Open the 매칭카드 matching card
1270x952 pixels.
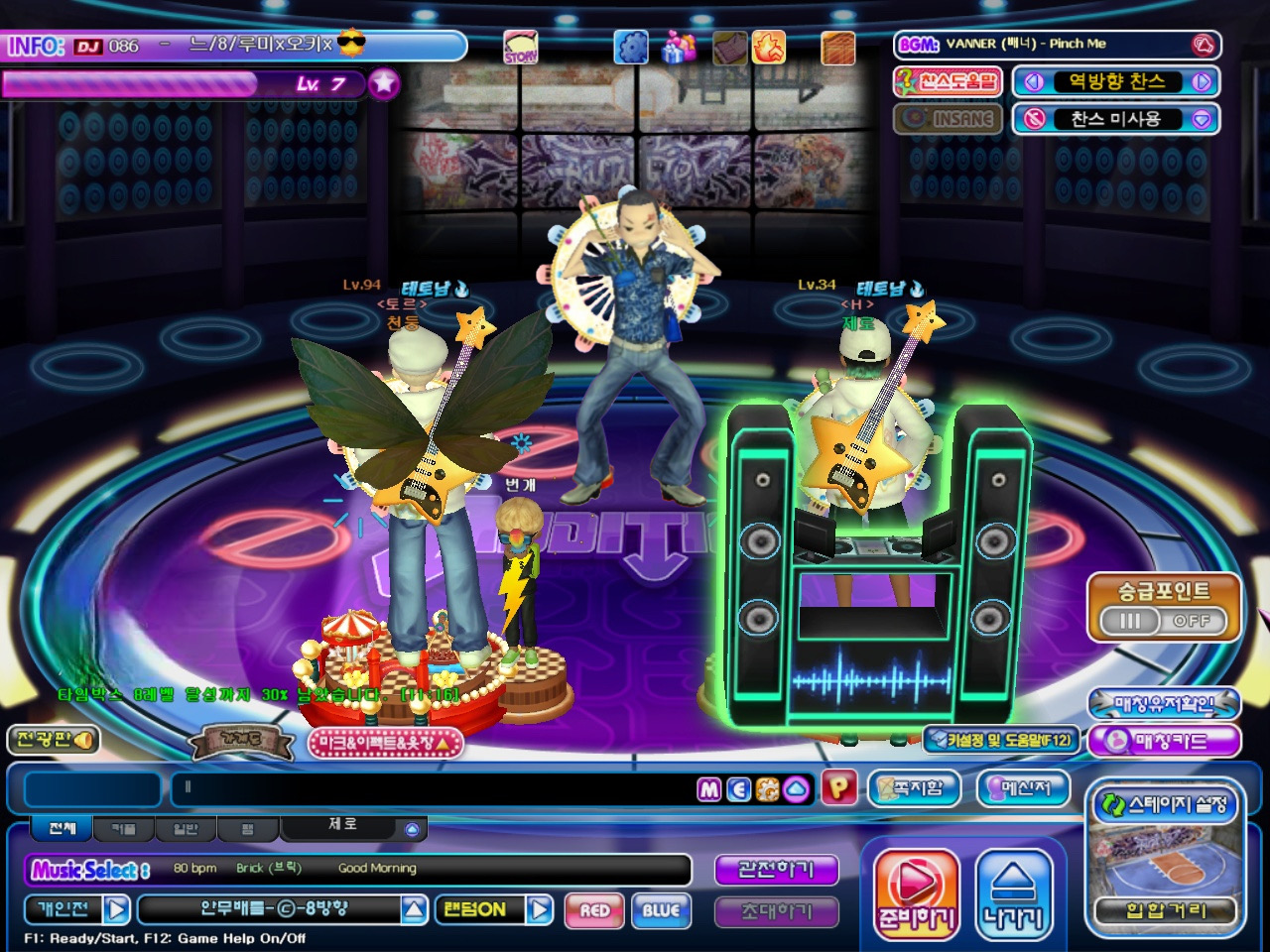1165,741
